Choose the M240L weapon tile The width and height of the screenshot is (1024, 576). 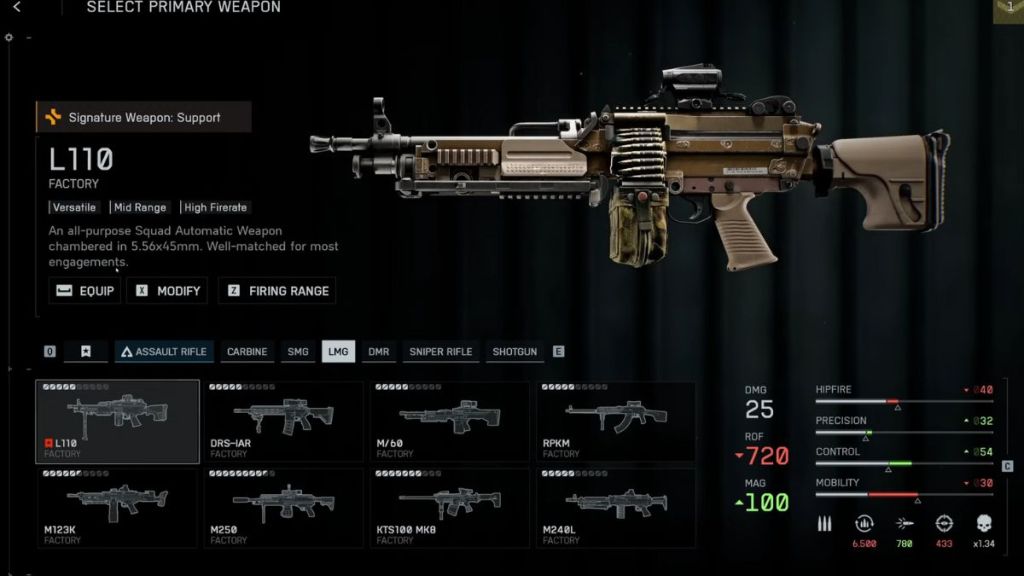pos(615,508)
